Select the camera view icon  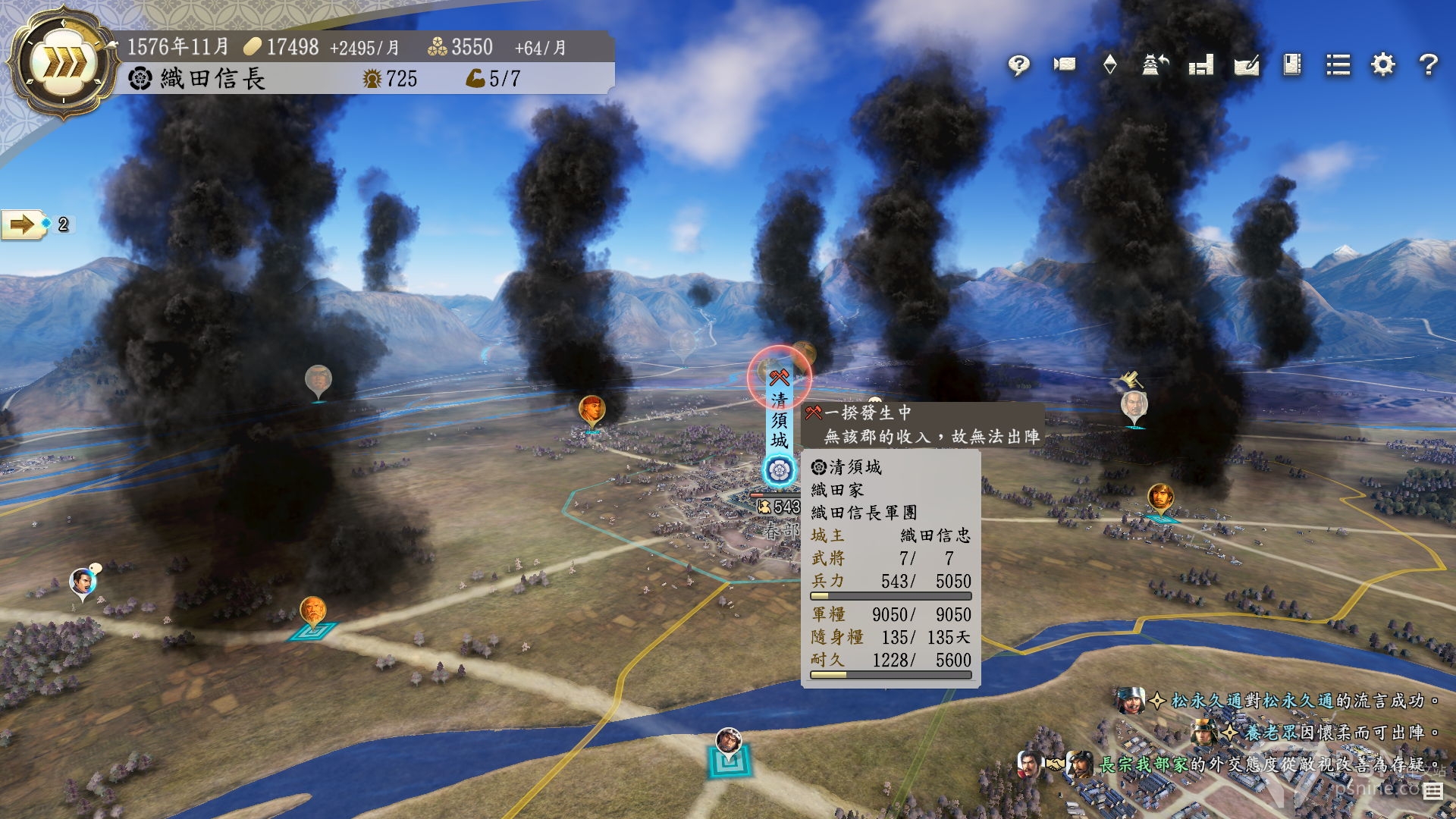(x=1065, y=64)
